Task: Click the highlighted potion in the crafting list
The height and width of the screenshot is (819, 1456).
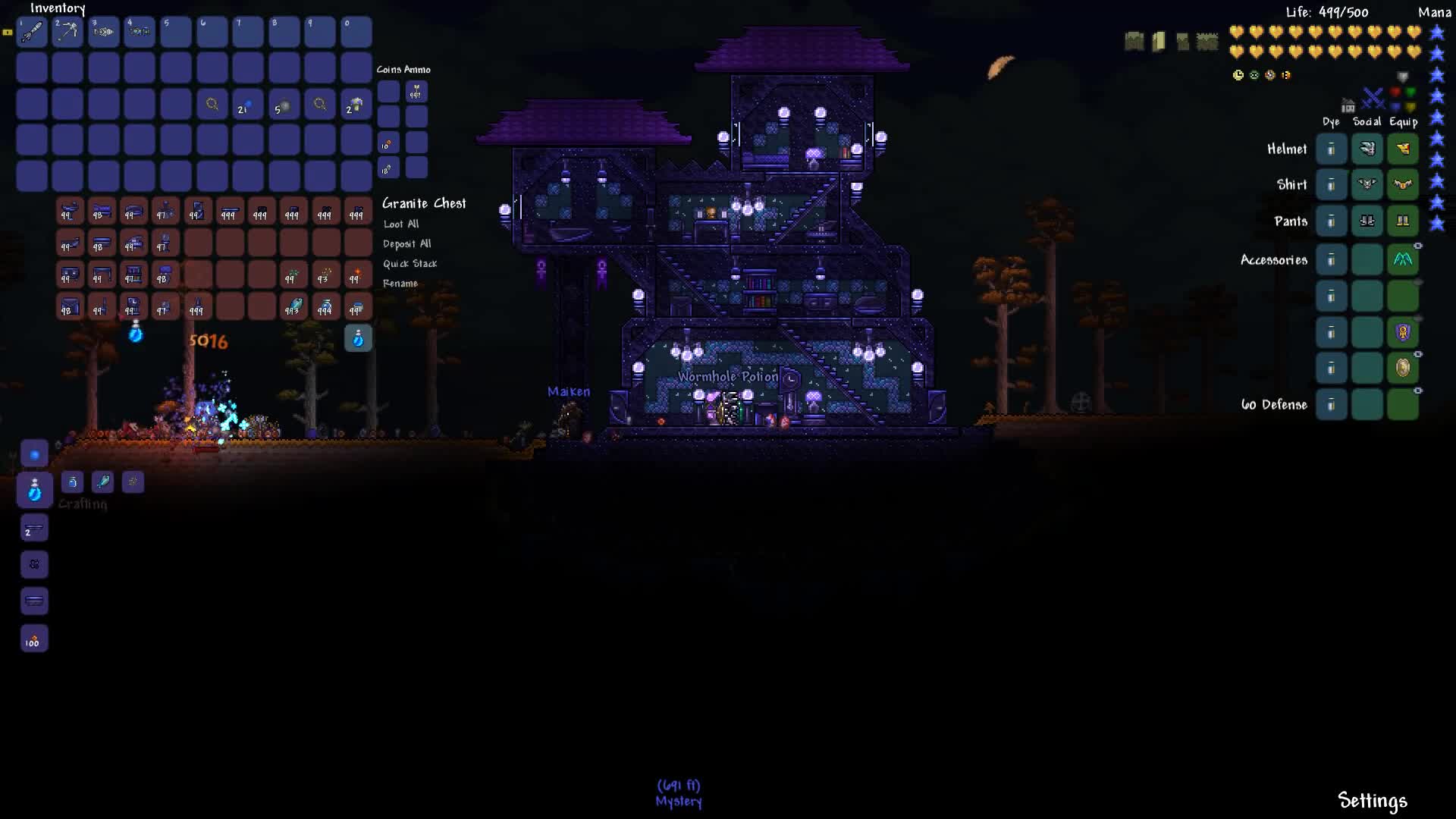Action: click(33, 490)
